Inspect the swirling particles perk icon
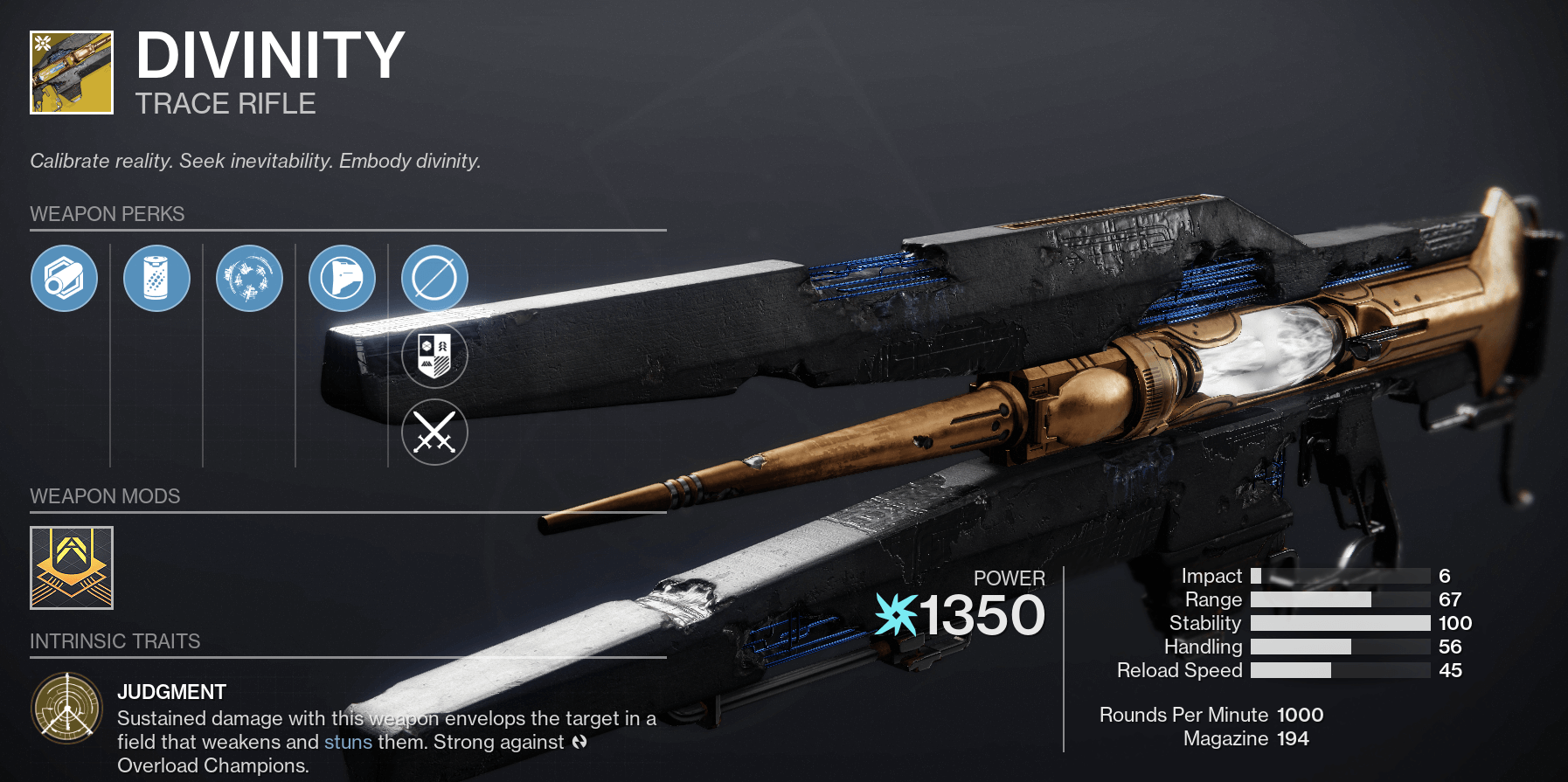The width and height of the screenshot is (1568, 782). pos(249,279)
